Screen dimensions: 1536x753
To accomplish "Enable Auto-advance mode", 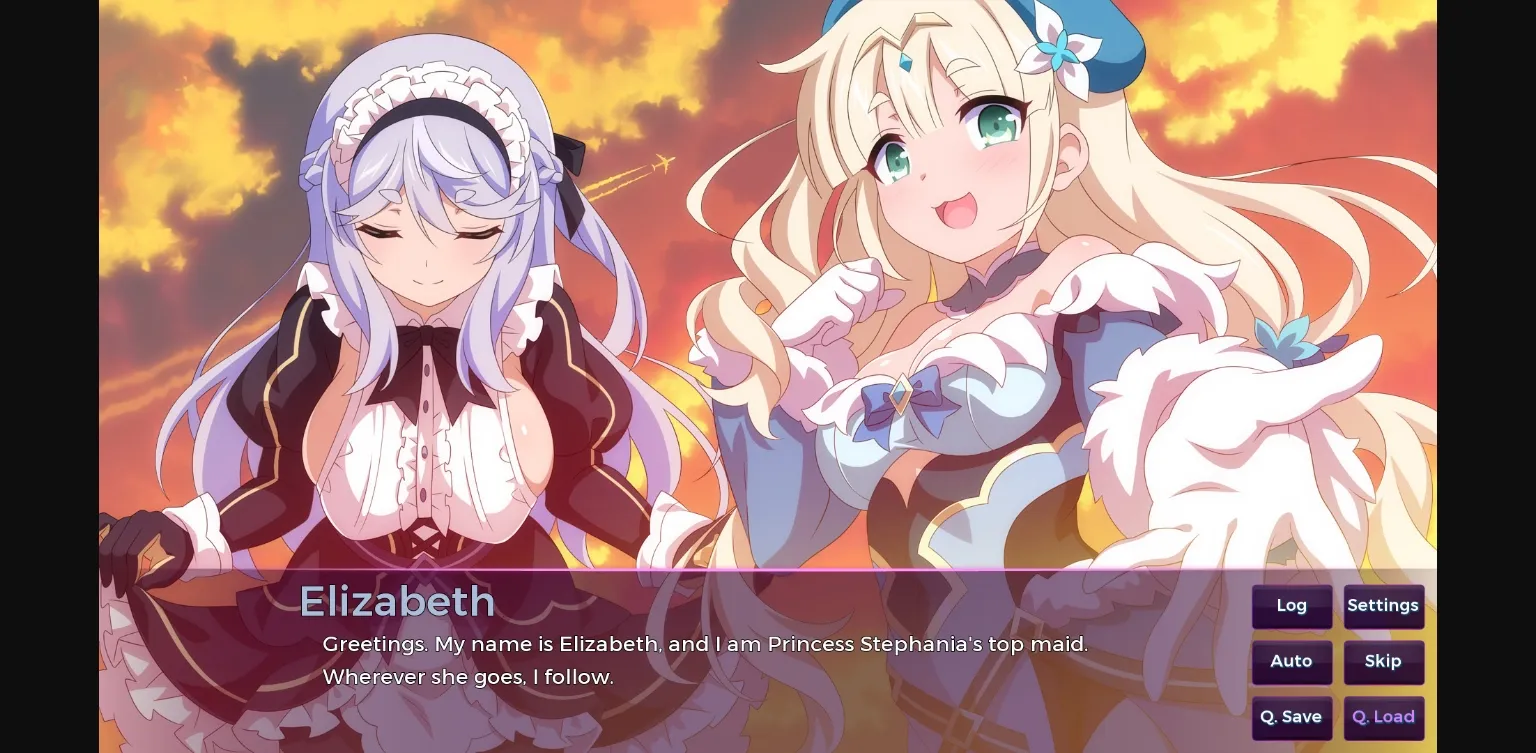I will click(1291, 661).
